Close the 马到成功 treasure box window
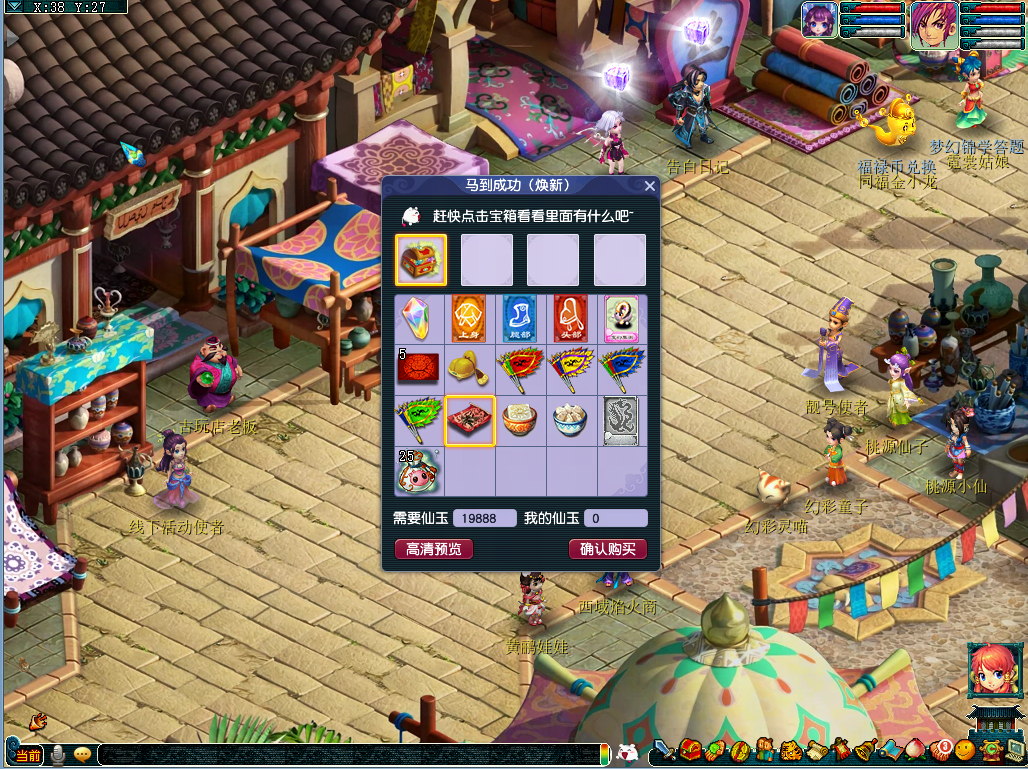This screenshot has height=769, width=1028. [x=650, y=186]
